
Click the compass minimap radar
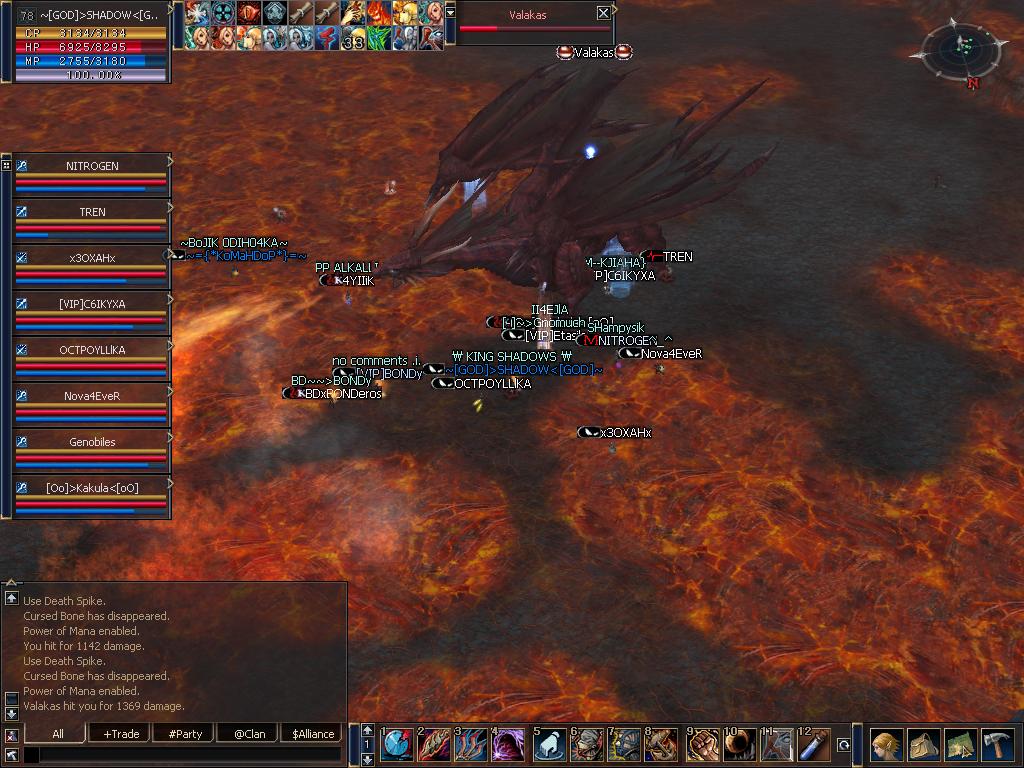pyautogui.click(x=960, y=50)
